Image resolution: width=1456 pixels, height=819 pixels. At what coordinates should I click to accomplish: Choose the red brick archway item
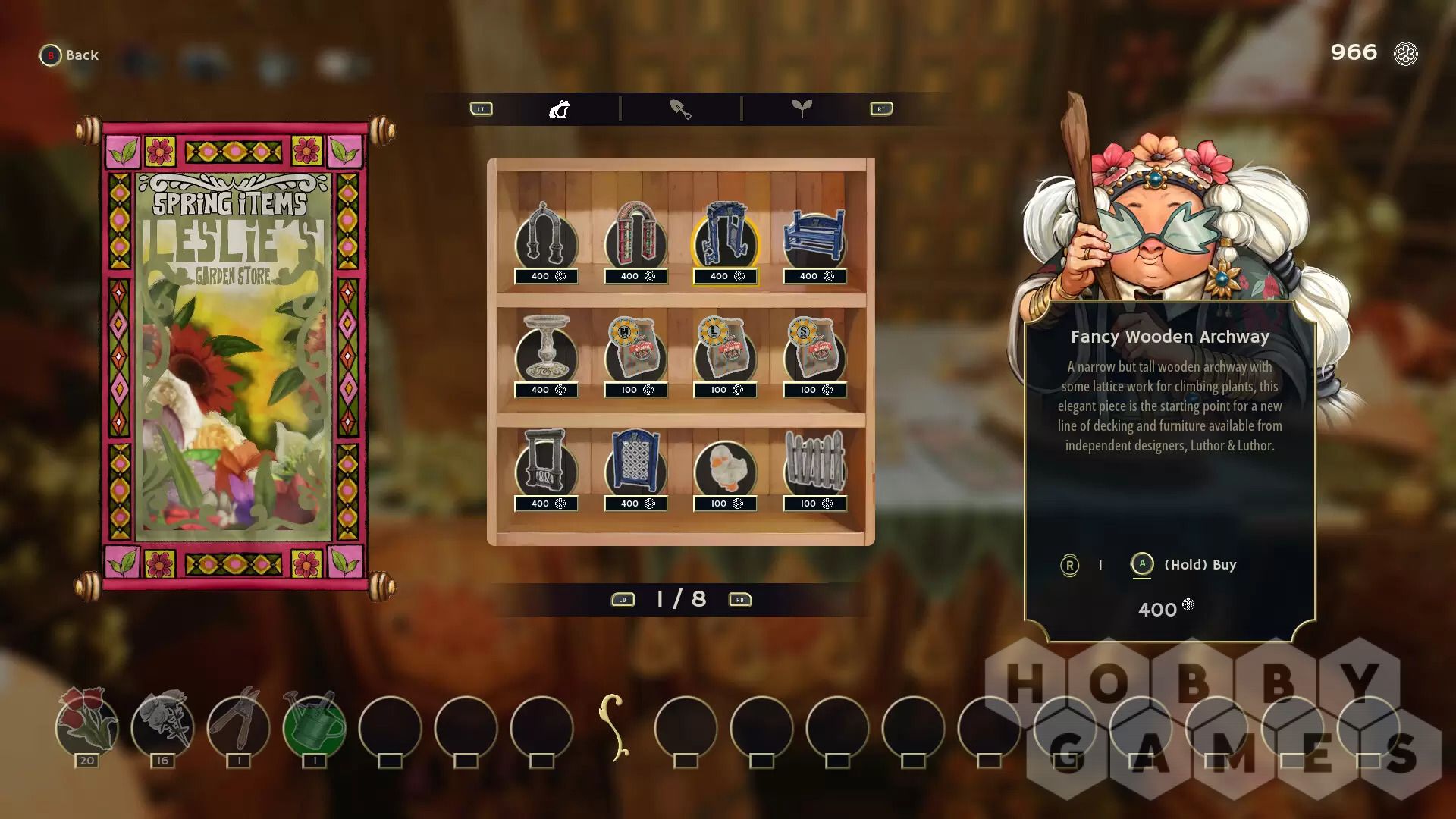coord(635,237)
